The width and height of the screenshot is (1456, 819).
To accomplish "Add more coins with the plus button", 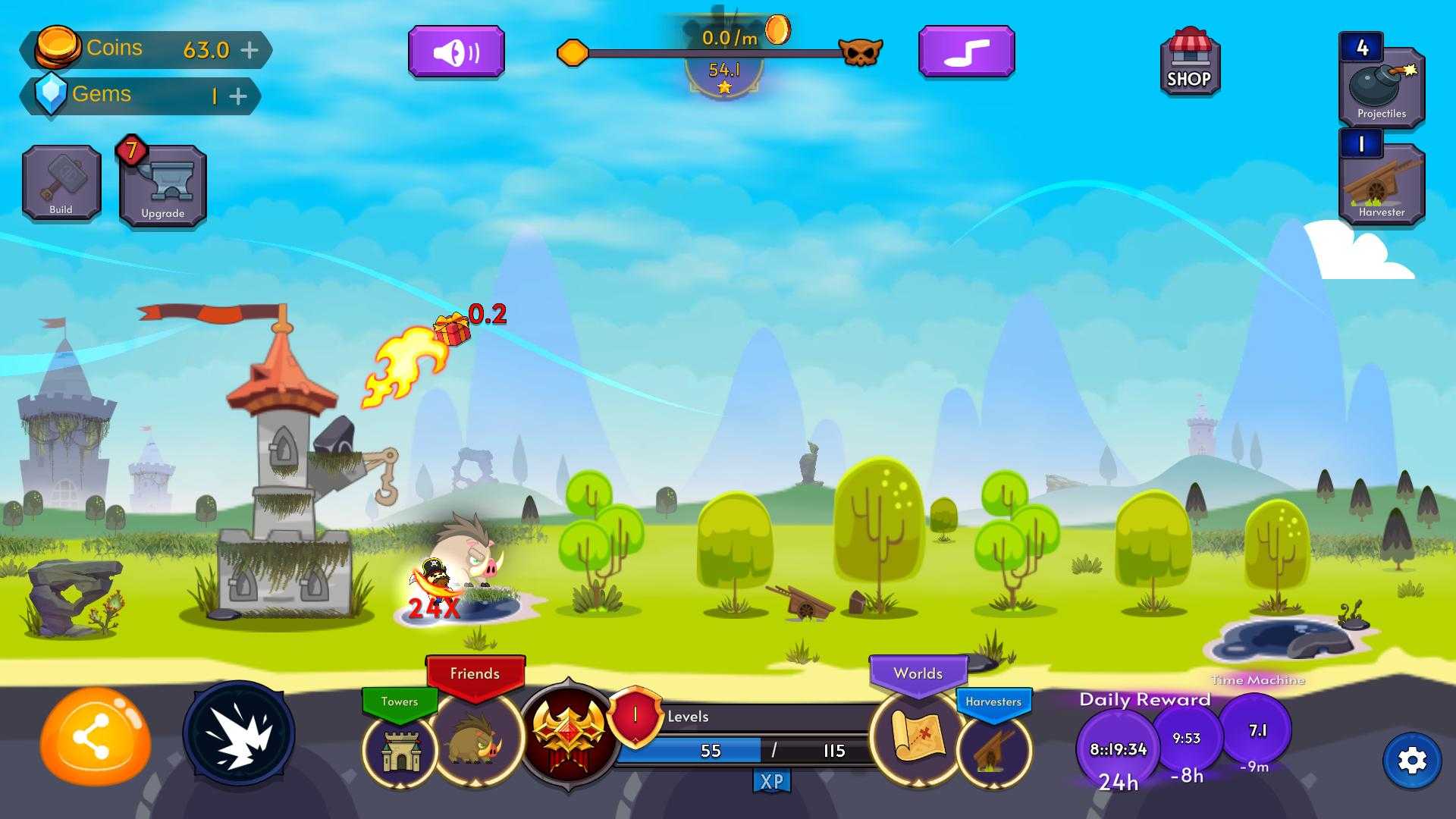I will point(249,50).
